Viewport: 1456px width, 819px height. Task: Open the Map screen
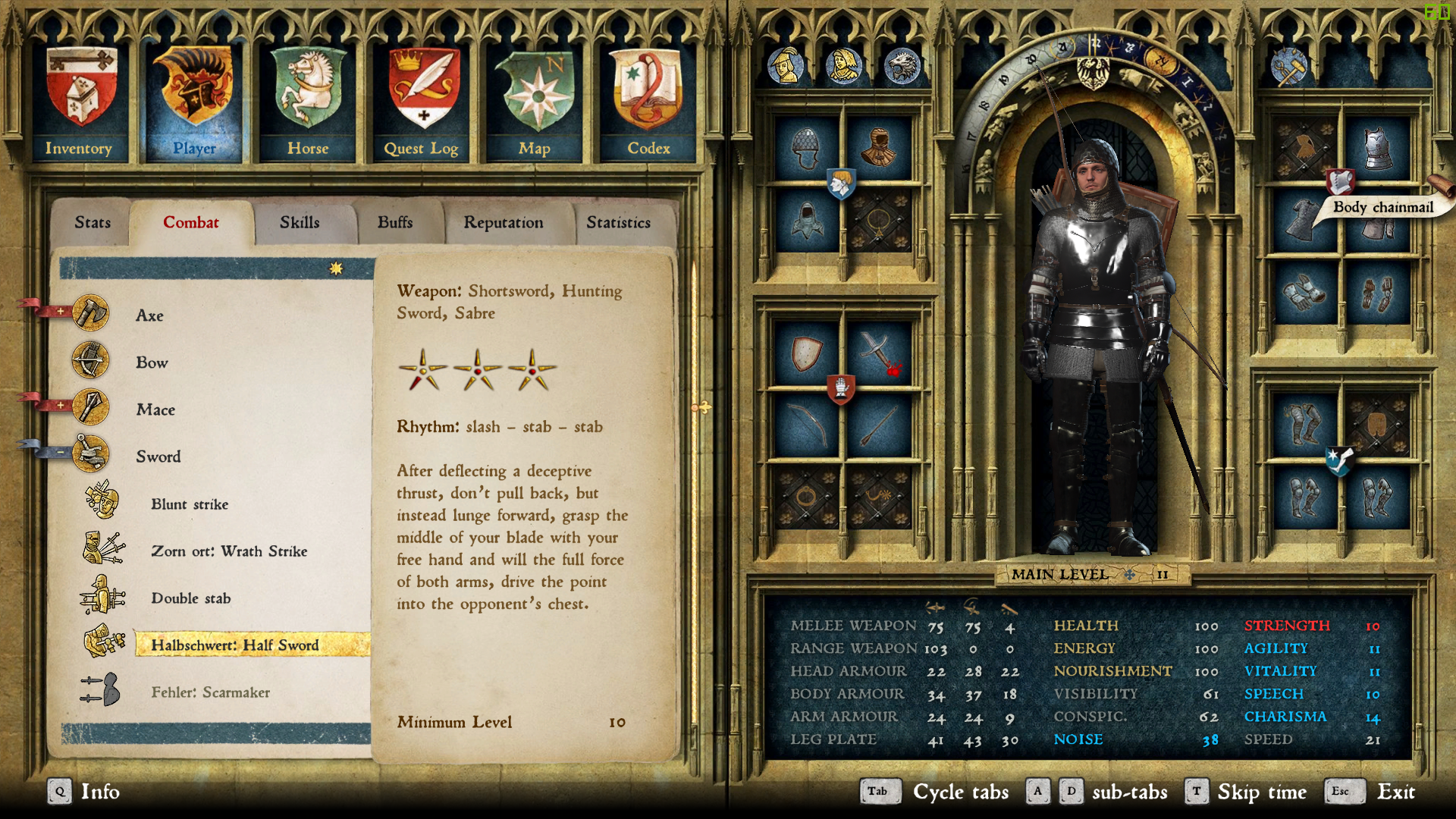(x=535, y=104)
